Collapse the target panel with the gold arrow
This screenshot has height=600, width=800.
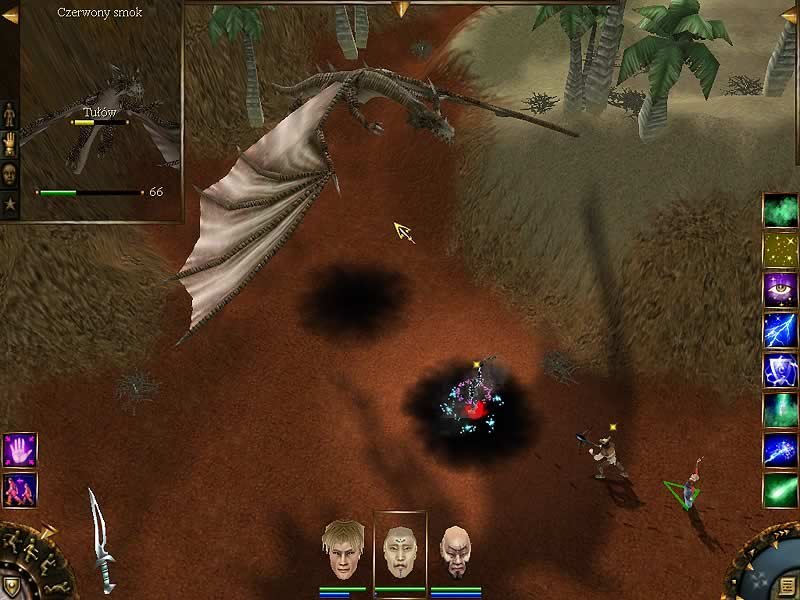(x=10, y=14)
